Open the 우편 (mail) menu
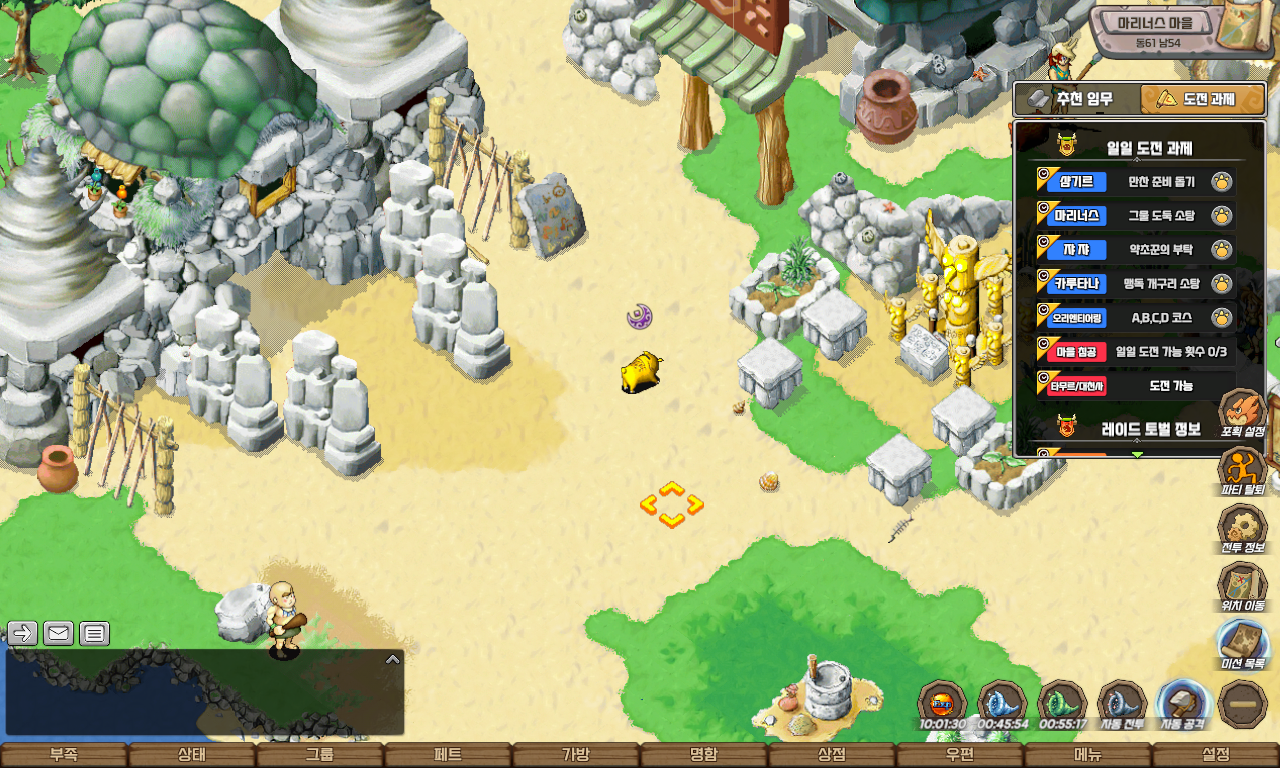Image resolution: width=1280 pixels, height=768 pixels. (960, 755)
